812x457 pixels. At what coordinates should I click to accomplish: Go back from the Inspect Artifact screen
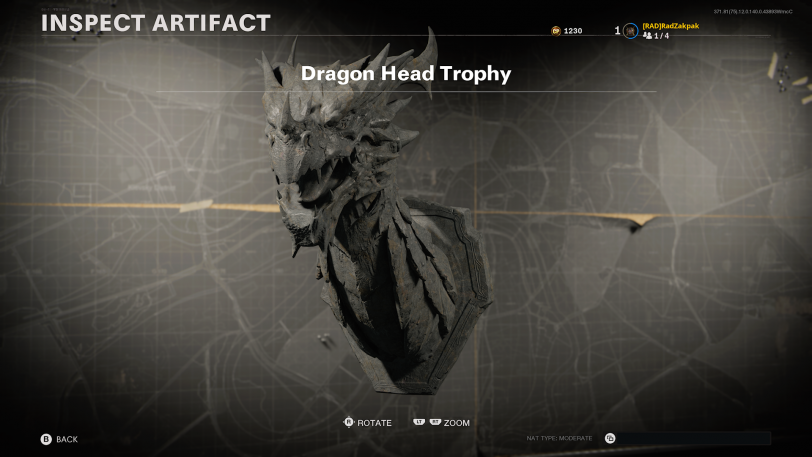[58, 439]
